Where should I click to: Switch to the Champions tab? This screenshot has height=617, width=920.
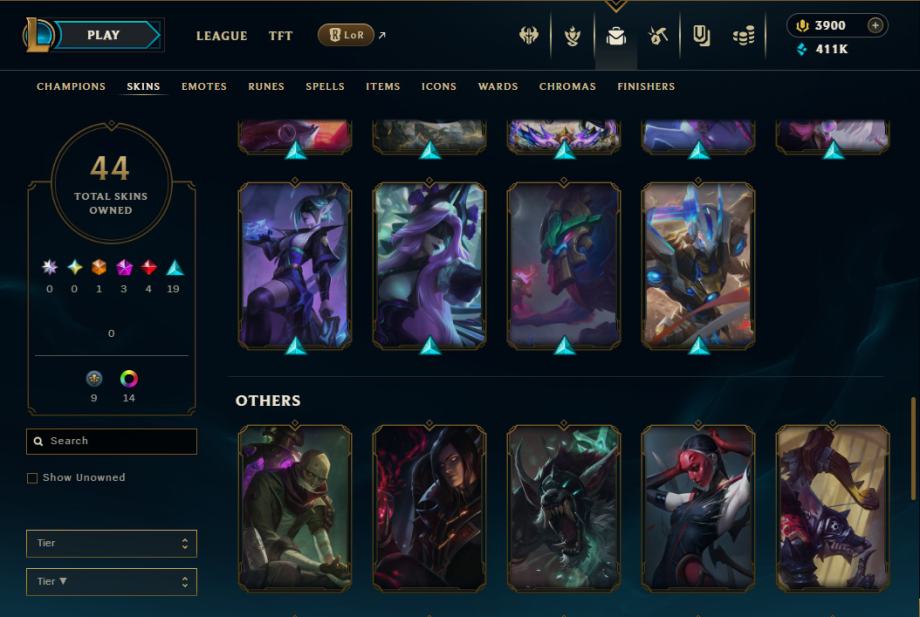[71, 87]
